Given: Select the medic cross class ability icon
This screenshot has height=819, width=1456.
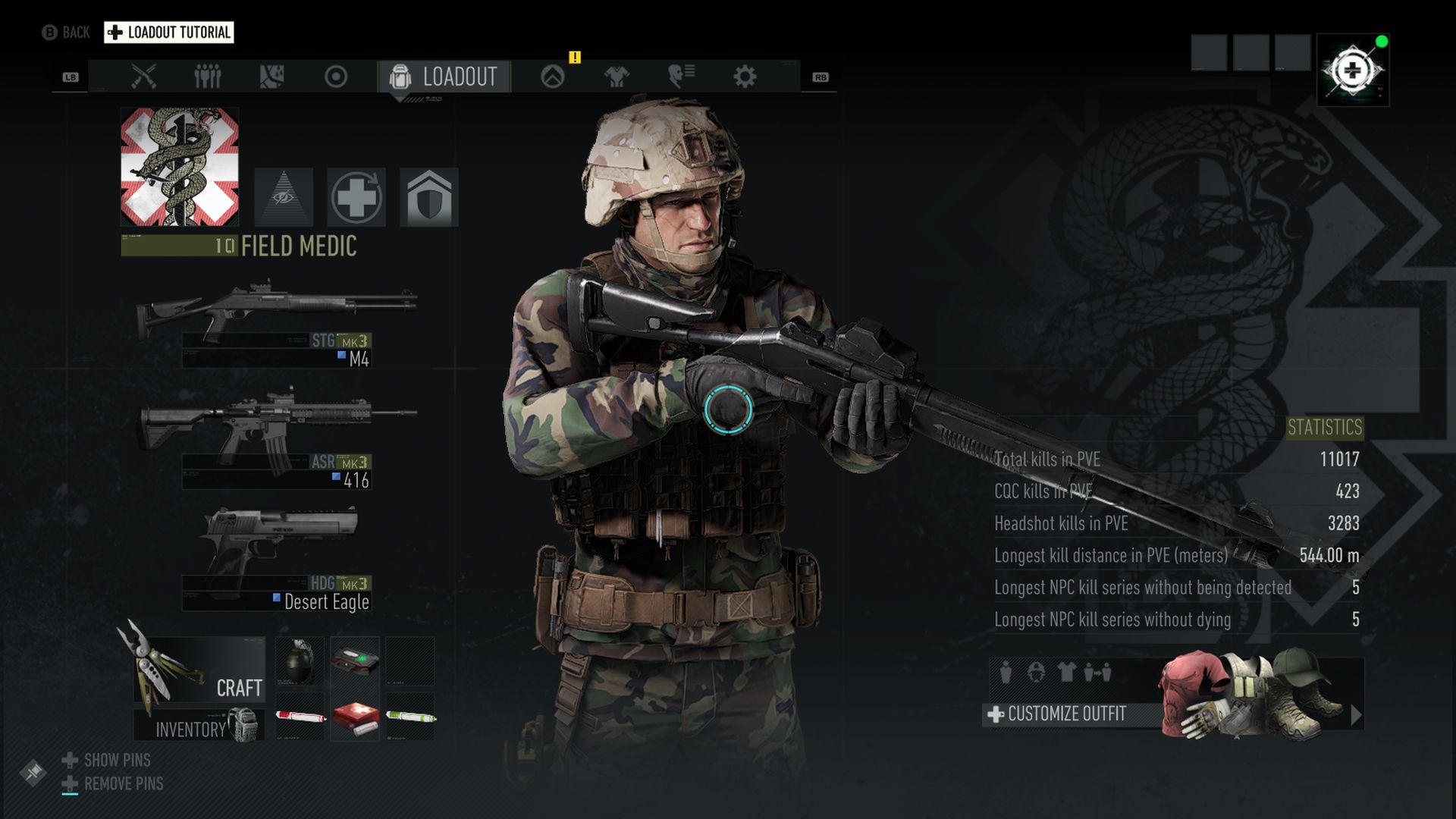Looking at the screenshot, I should tap(357, 196).
